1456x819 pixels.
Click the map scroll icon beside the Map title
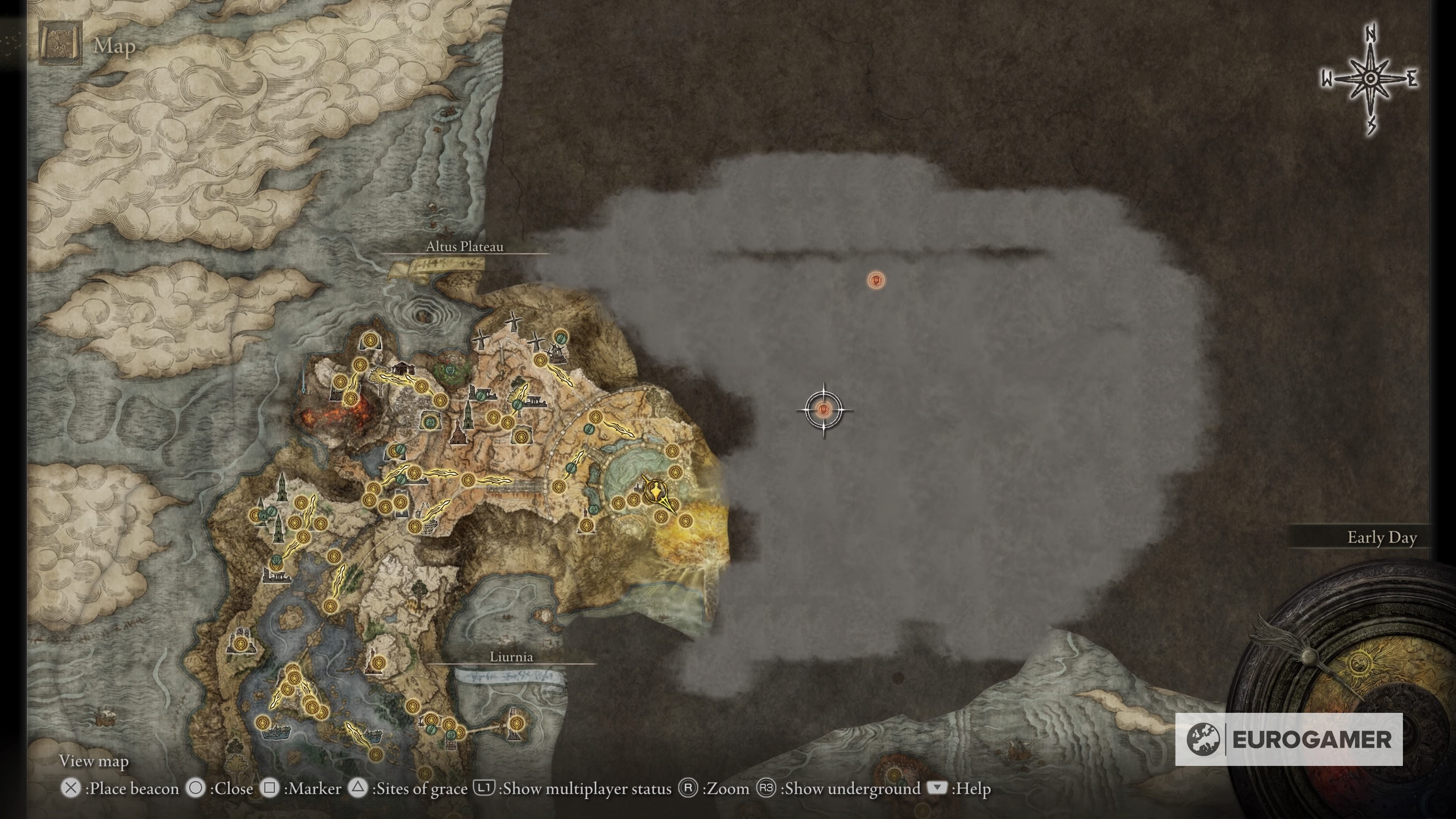coord(60,42)
